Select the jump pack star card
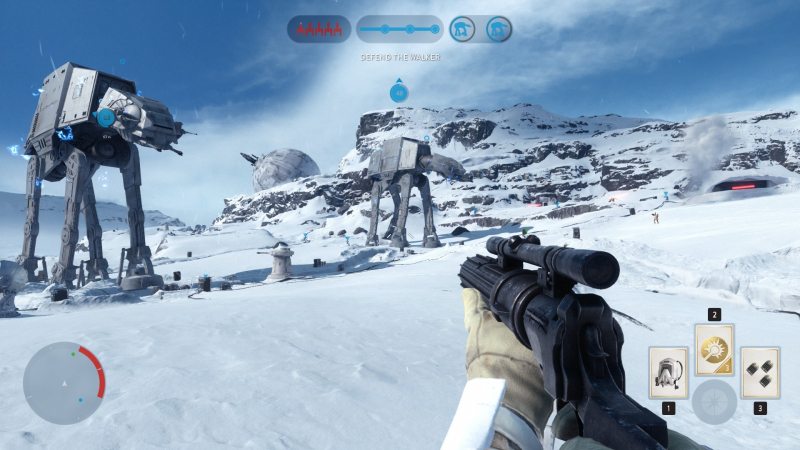This screenshot has height=450, width=800. [667, 372]
